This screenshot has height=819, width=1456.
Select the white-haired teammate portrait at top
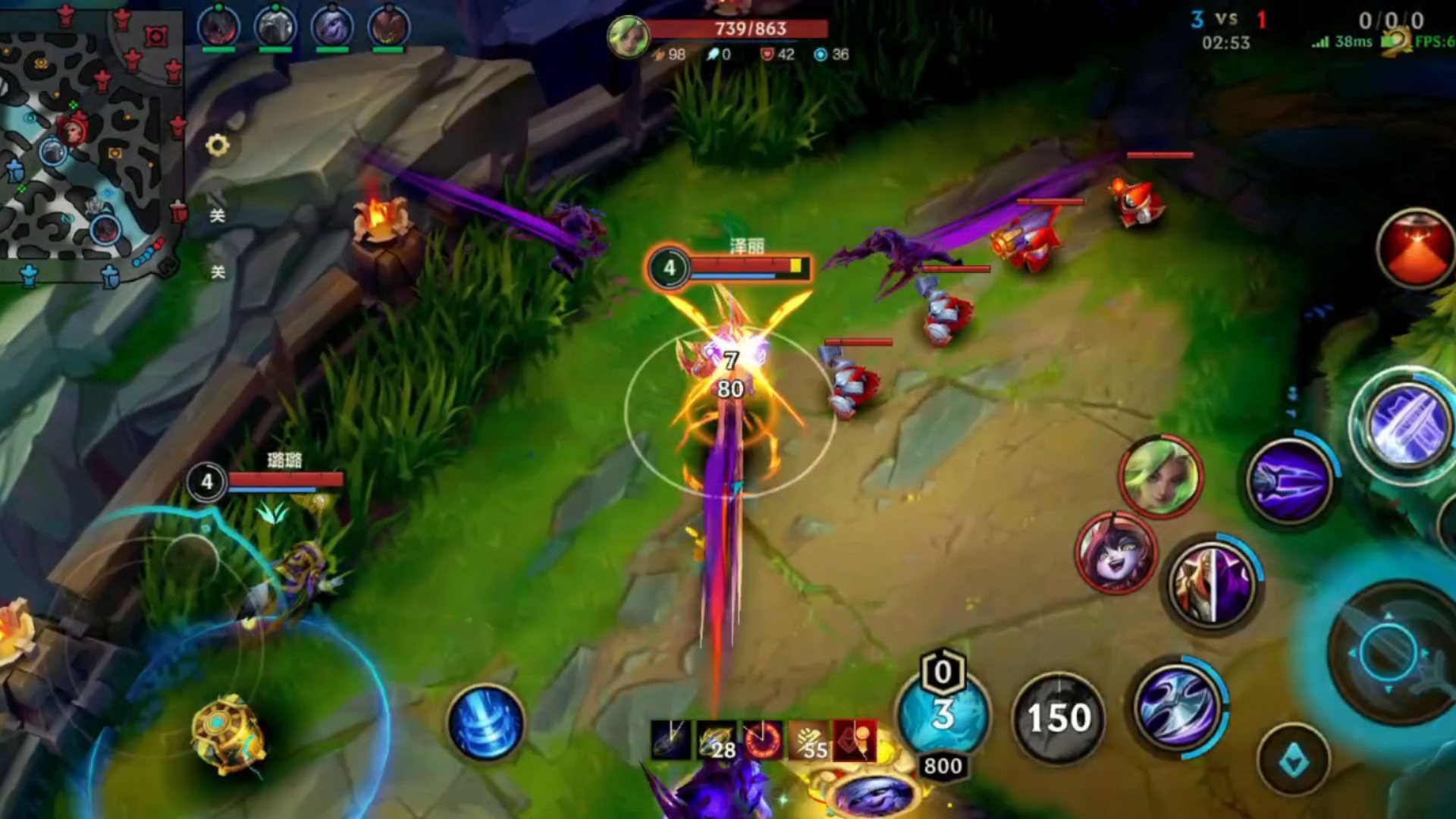click(x=275, y=27)
